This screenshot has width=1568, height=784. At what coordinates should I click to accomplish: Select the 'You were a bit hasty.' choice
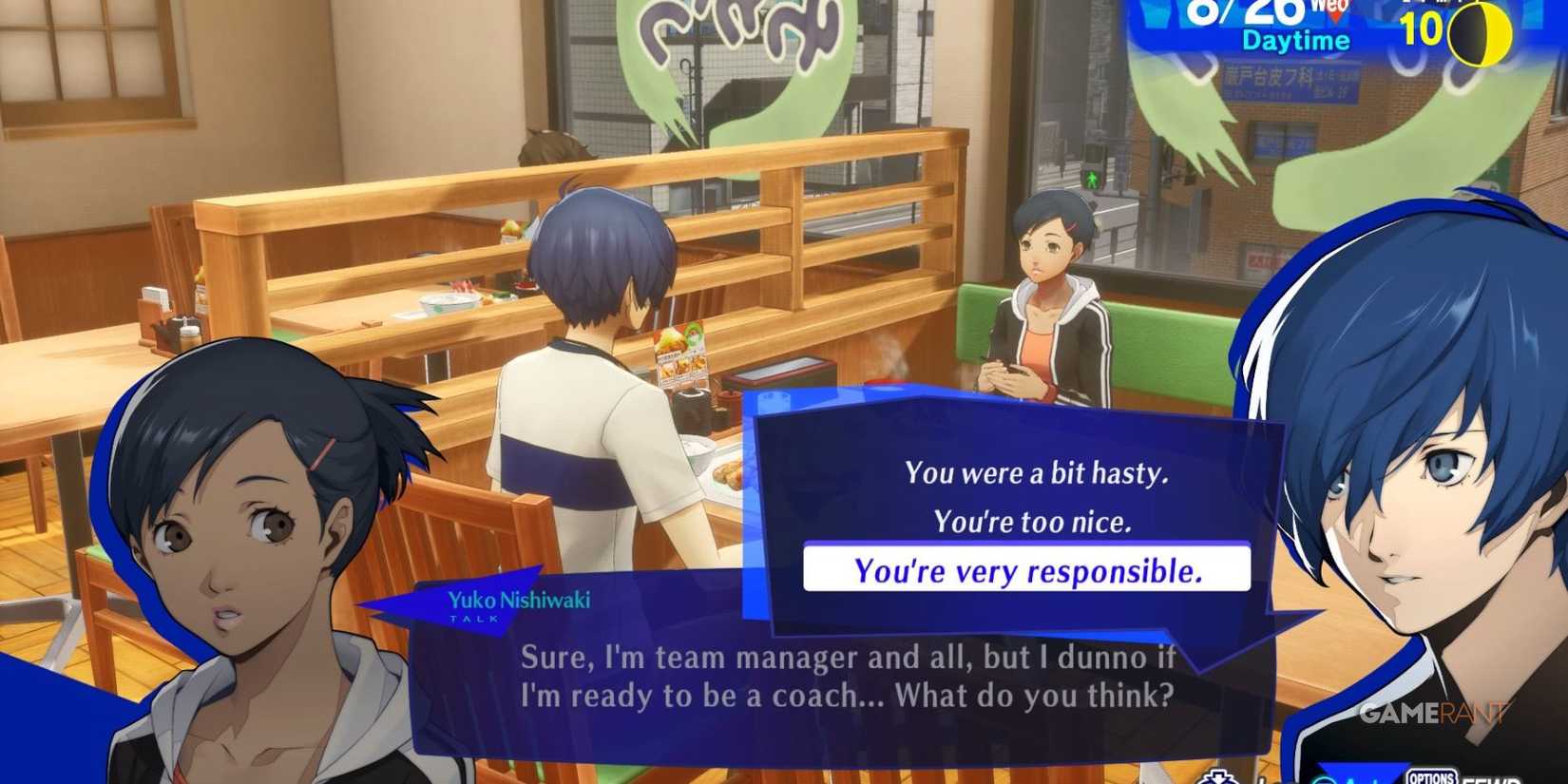(1037, 472)
